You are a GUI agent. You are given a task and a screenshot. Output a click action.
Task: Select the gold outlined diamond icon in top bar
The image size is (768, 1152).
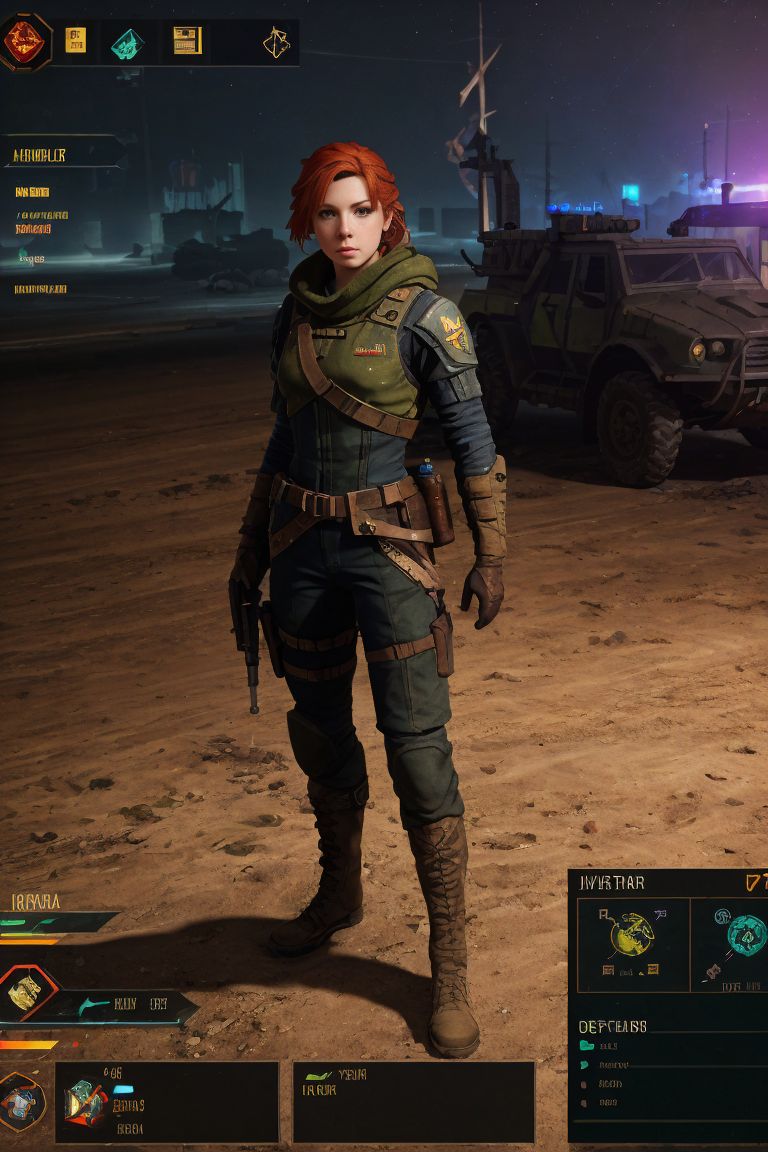[275, 41]
